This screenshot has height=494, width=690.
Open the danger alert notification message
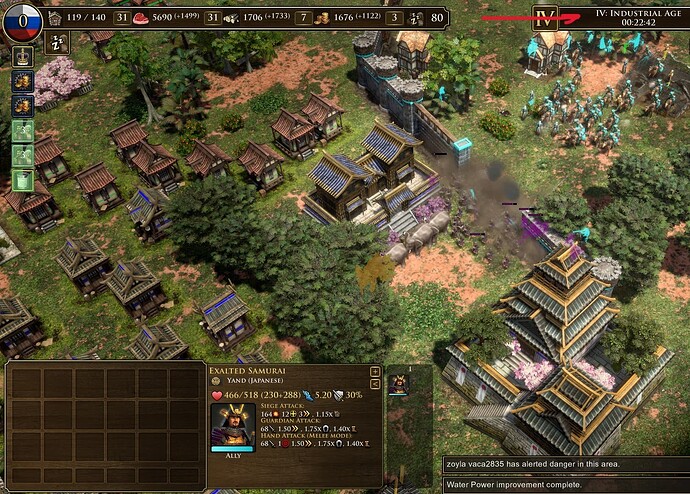point(565,465)
